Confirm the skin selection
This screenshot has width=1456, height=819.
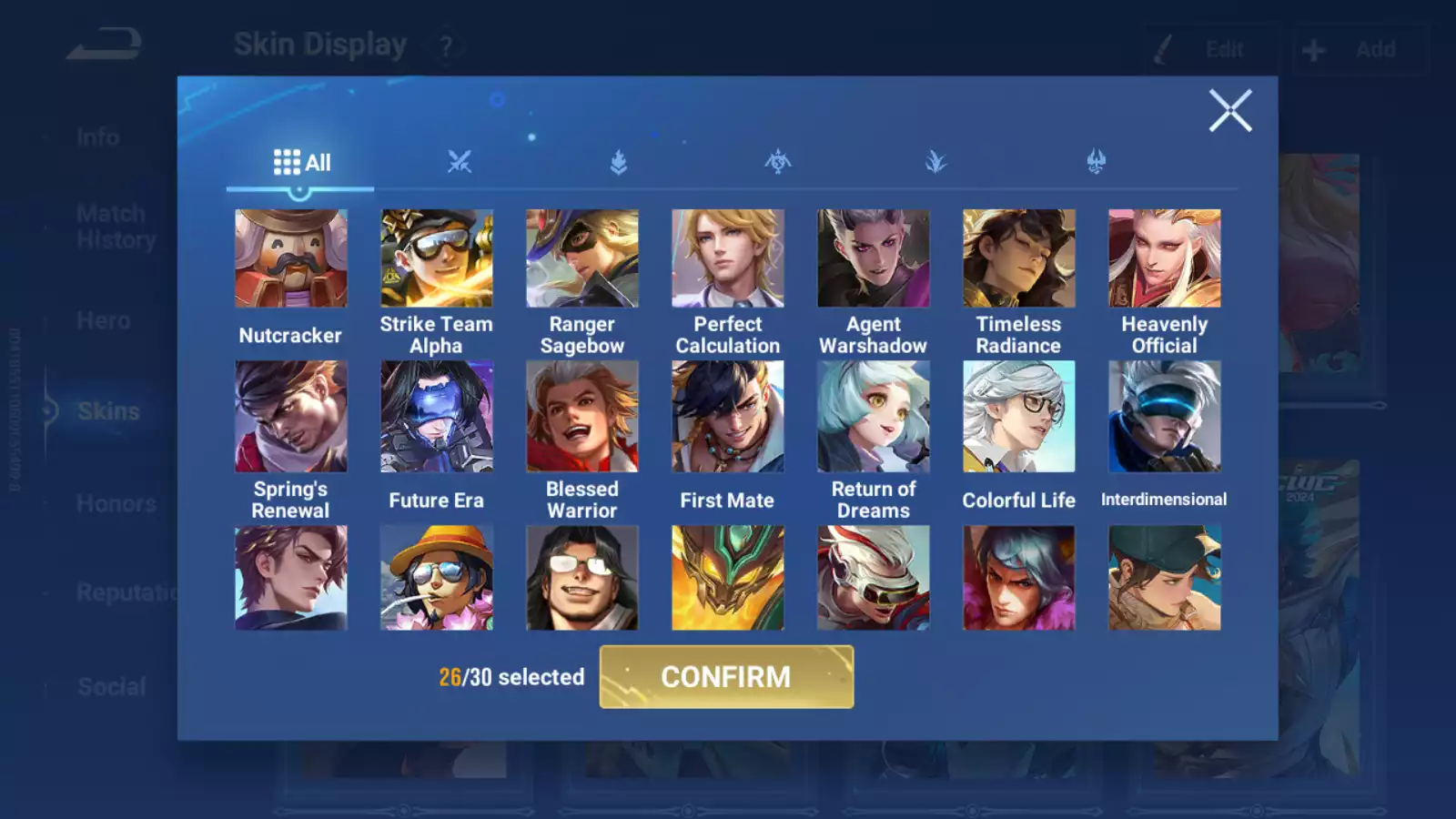pos(726,677)
